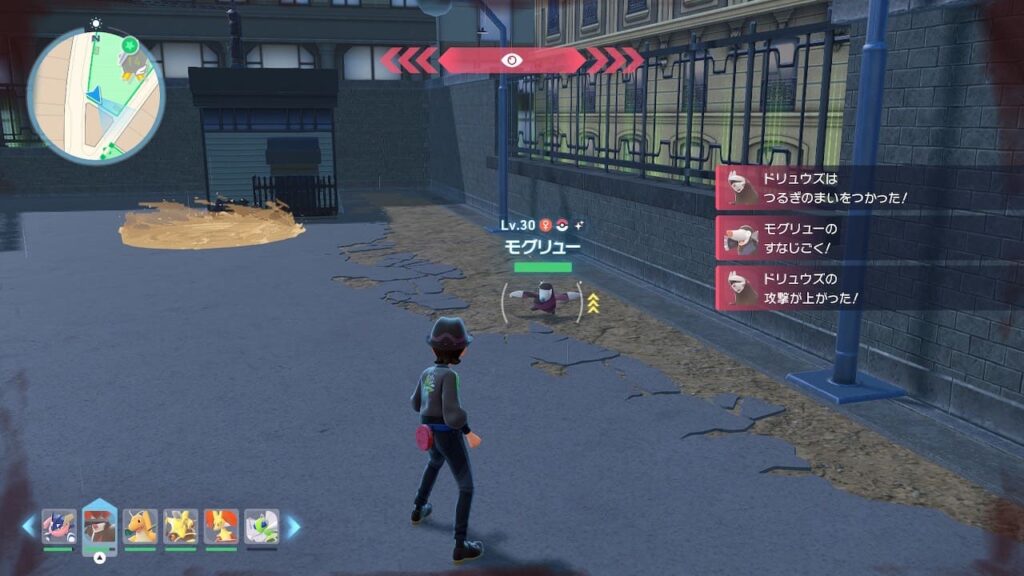
Task: Click the party bar's right arrow
Action: pos(293,526)
